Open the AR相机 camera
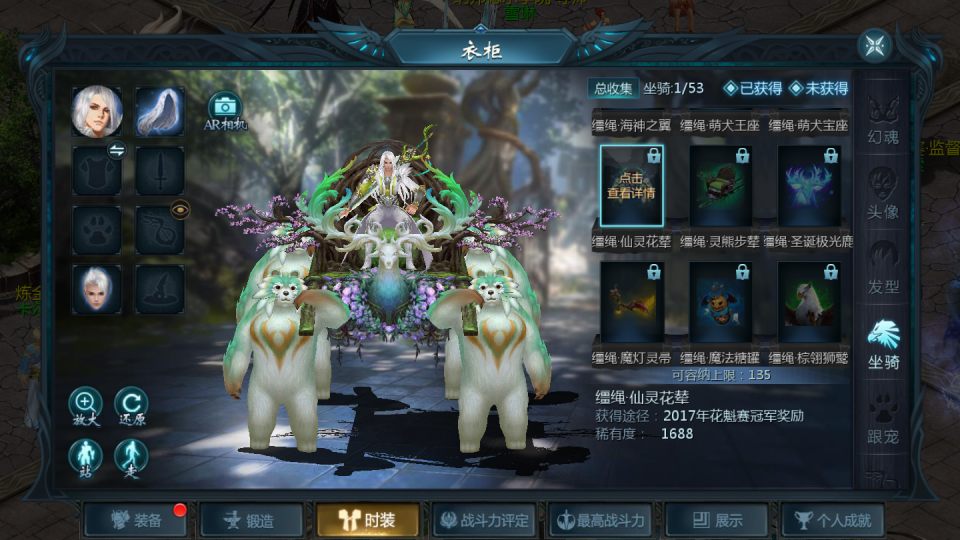 225,109
